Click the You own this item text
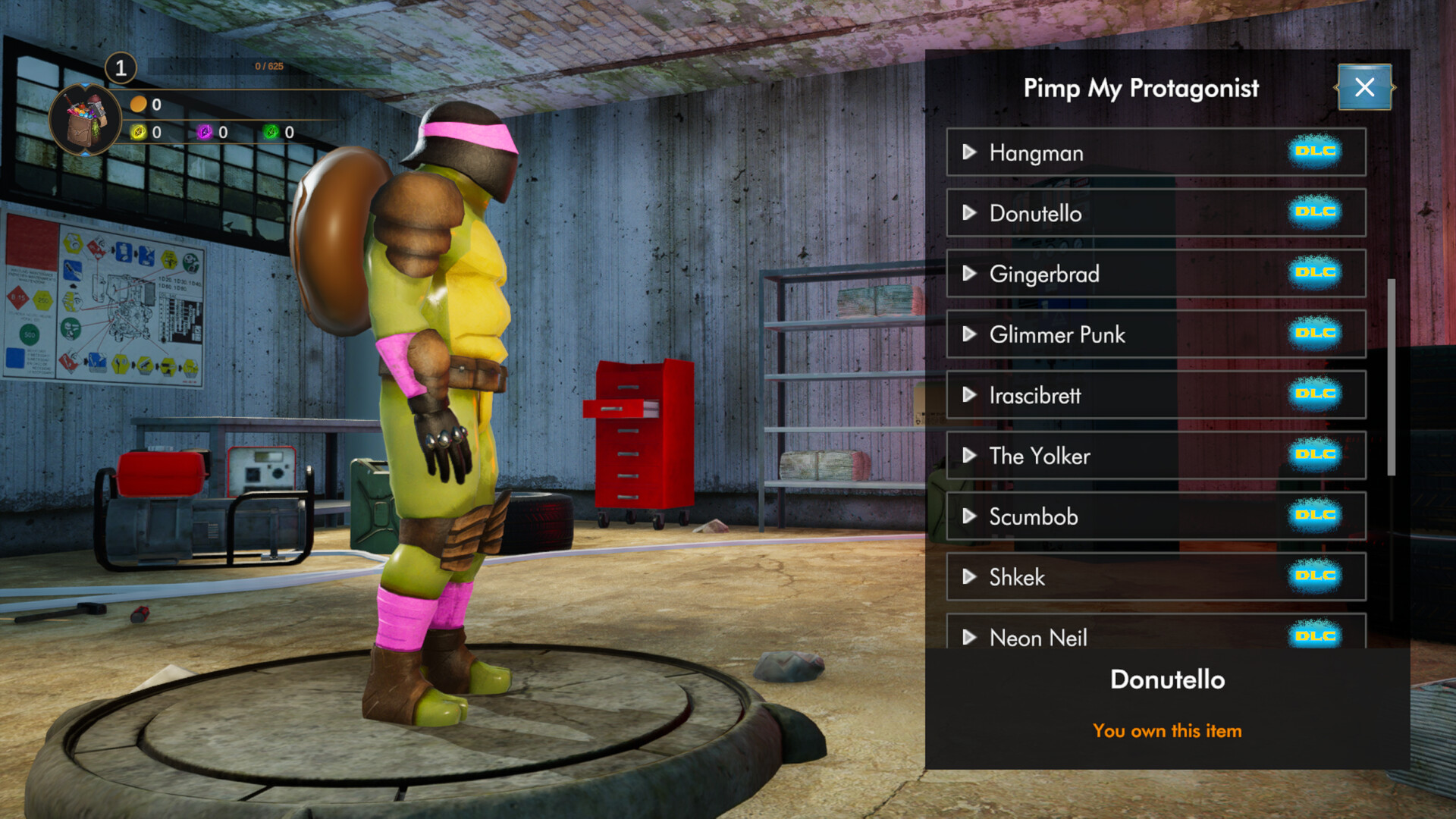 pos(1167,730)
